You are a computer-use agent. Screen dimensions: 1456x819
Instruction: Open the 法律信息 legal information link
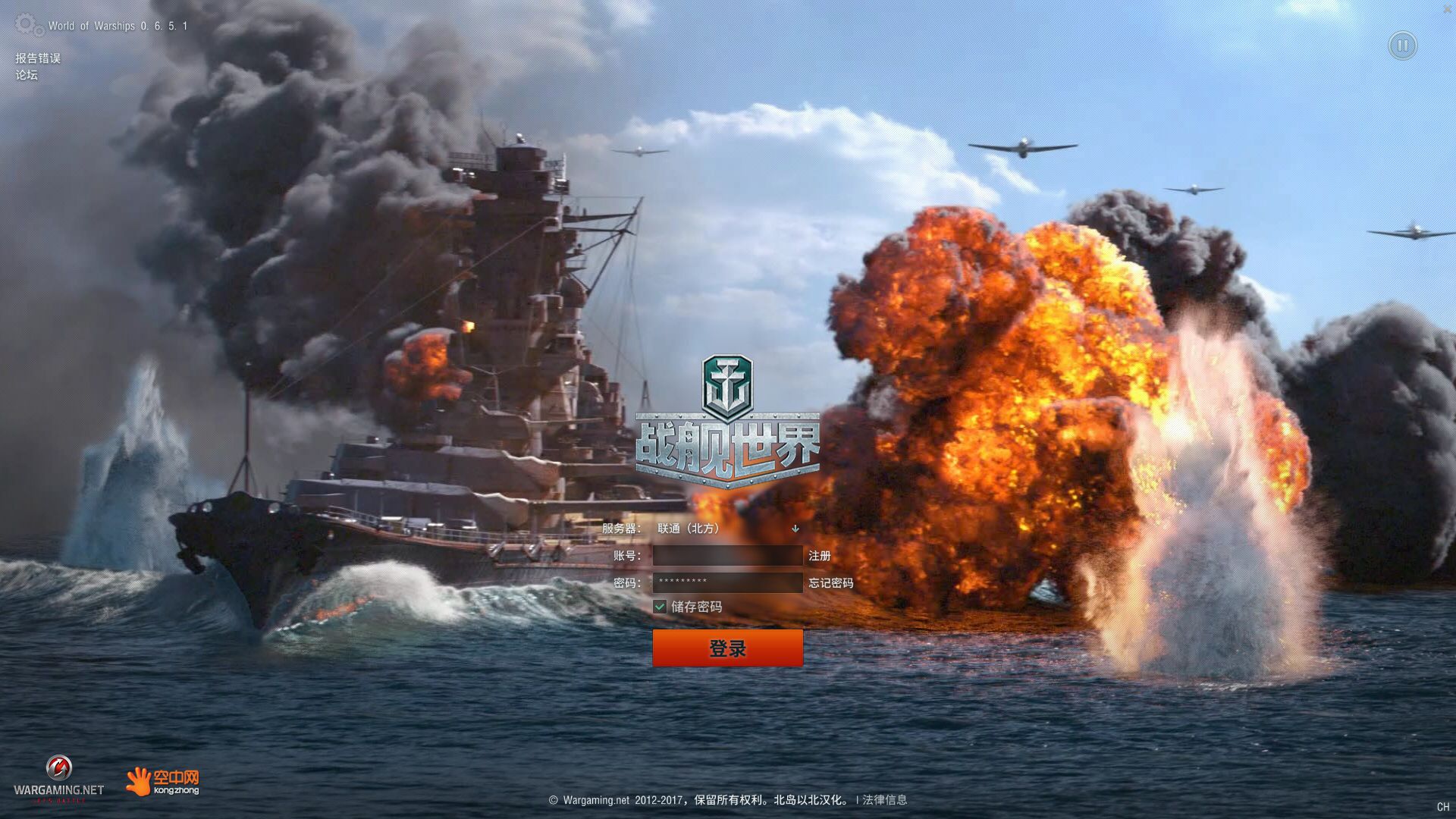(884, 800)
